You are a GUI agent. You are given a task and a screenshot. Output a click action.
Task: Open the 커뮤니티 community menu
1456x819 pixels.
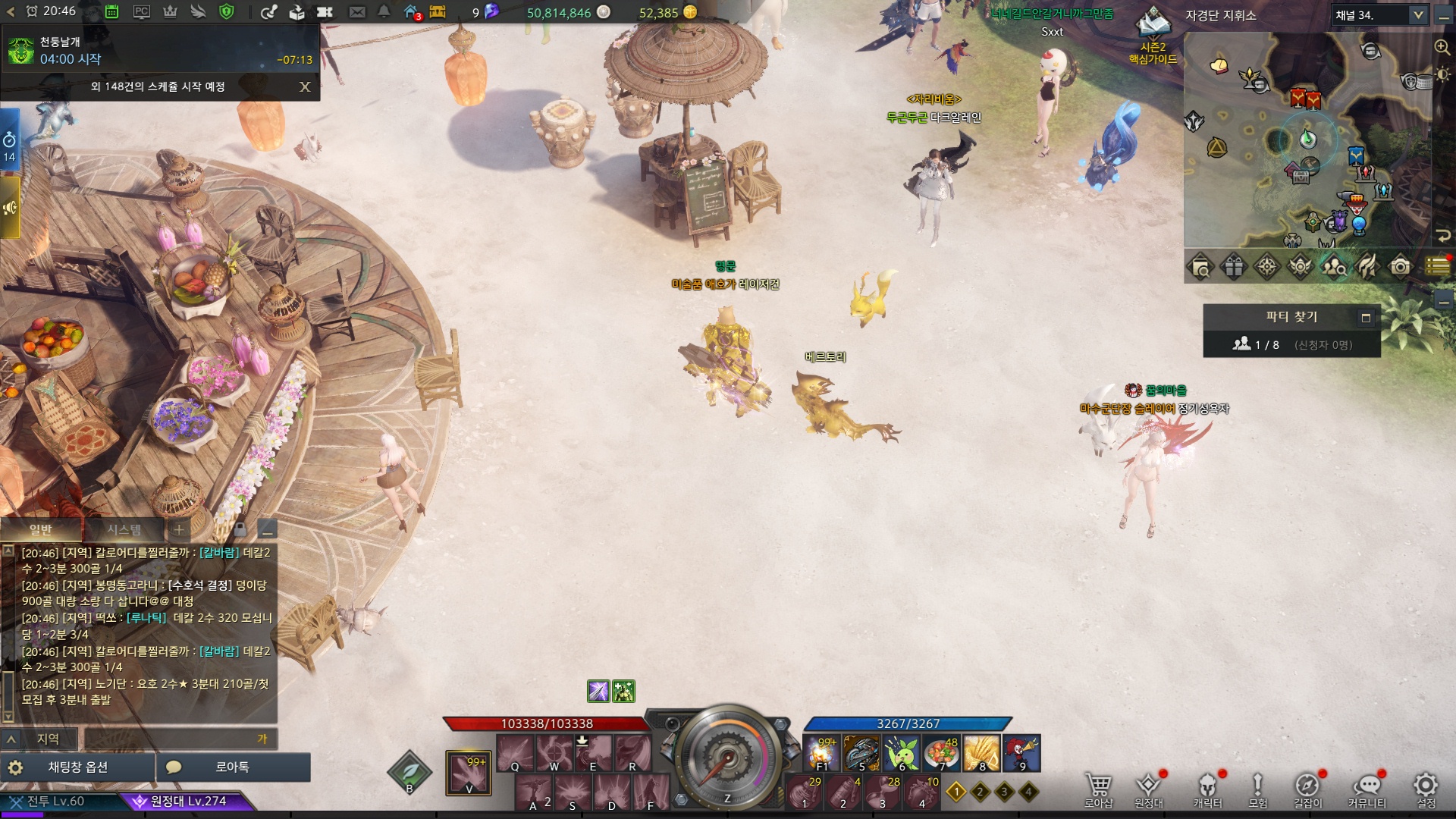click(x=1367, y=790)
